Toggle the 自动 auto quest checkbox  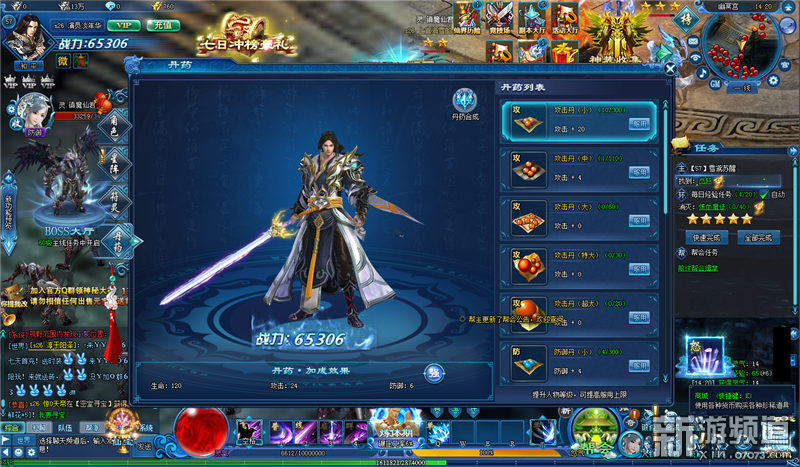coord(765,194)
